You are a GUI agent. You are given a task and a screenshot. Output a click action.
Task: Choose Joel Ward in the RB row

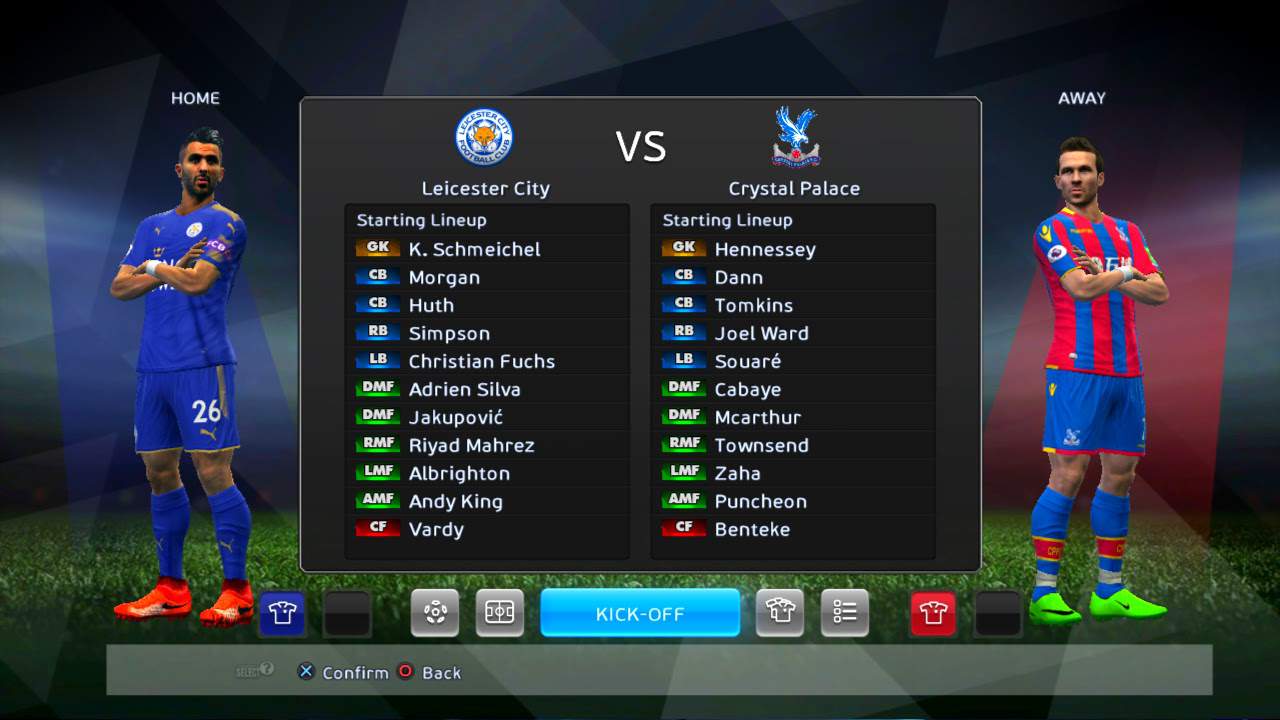(761, 333)
